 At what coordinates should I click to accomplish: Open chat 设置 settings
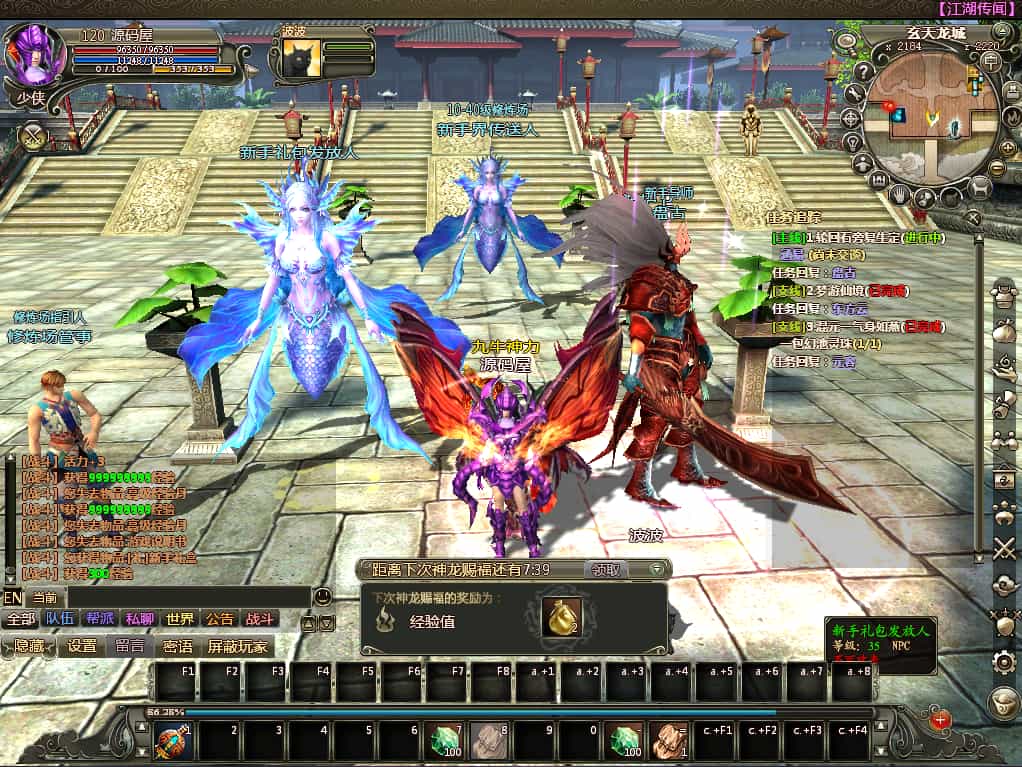(81, 647)
